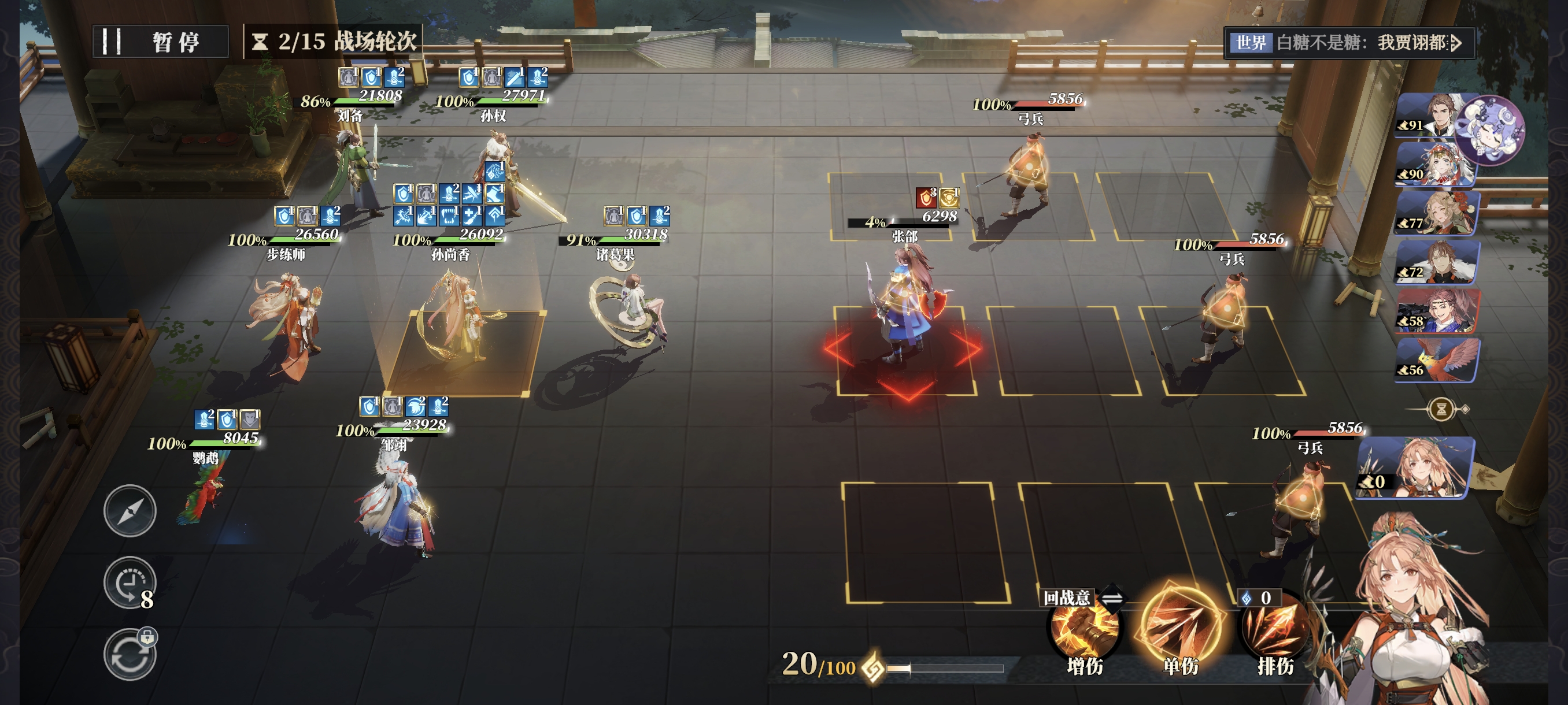Click the compass arrow icon
This screenshot has height=705, width=1568.
point(130,511)
